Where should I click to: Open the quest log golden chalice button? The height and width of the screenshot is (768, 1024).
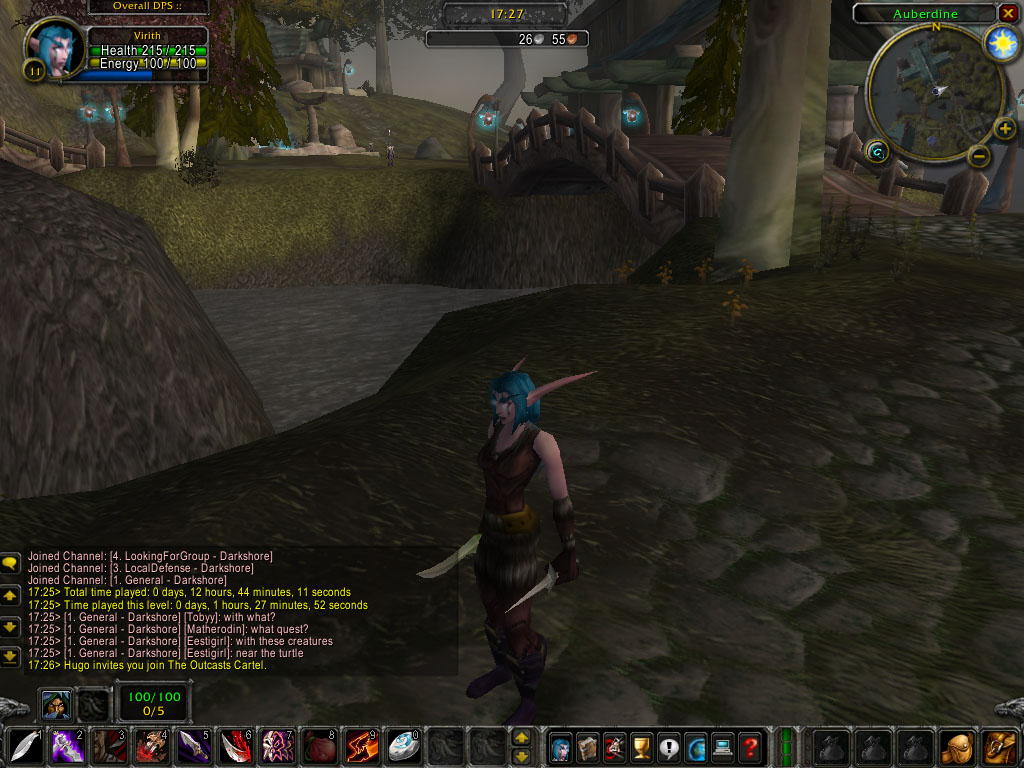tap(642, 746)
